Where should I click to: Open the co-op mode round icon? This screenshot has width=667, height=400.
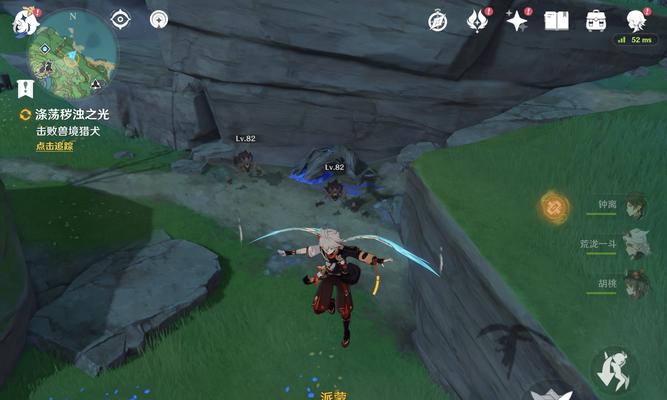click(159, 19)
